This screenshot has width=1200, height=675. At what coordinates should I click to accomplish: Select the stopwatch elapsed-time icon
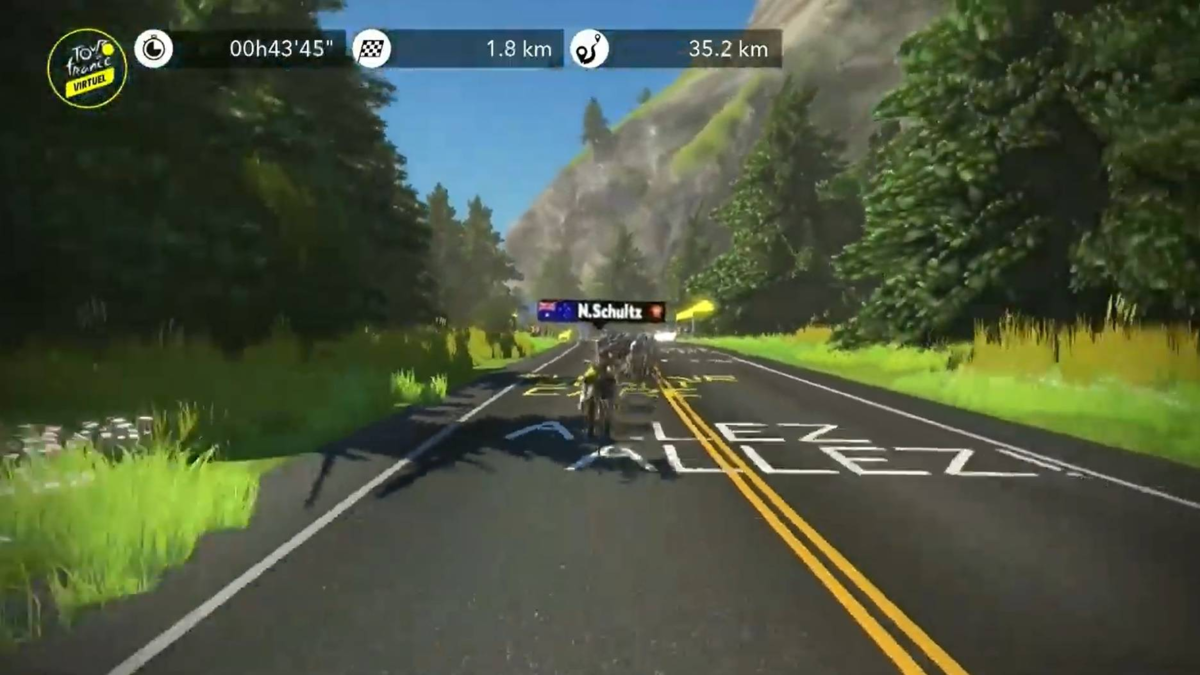(153, 48)
